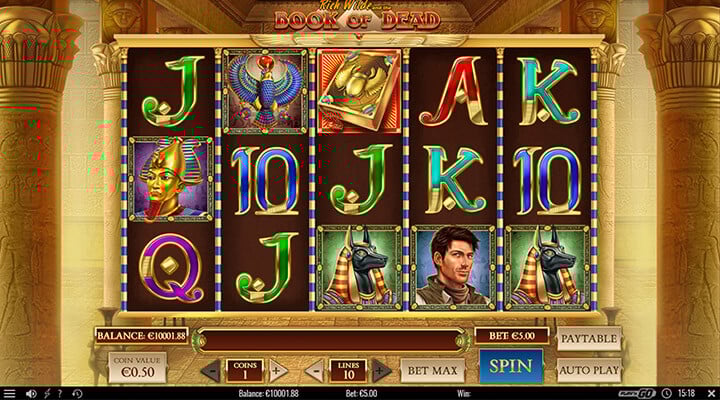Decrease the number of lines
The height and width of the screenshot is (400, 720).
pos(312,370)
